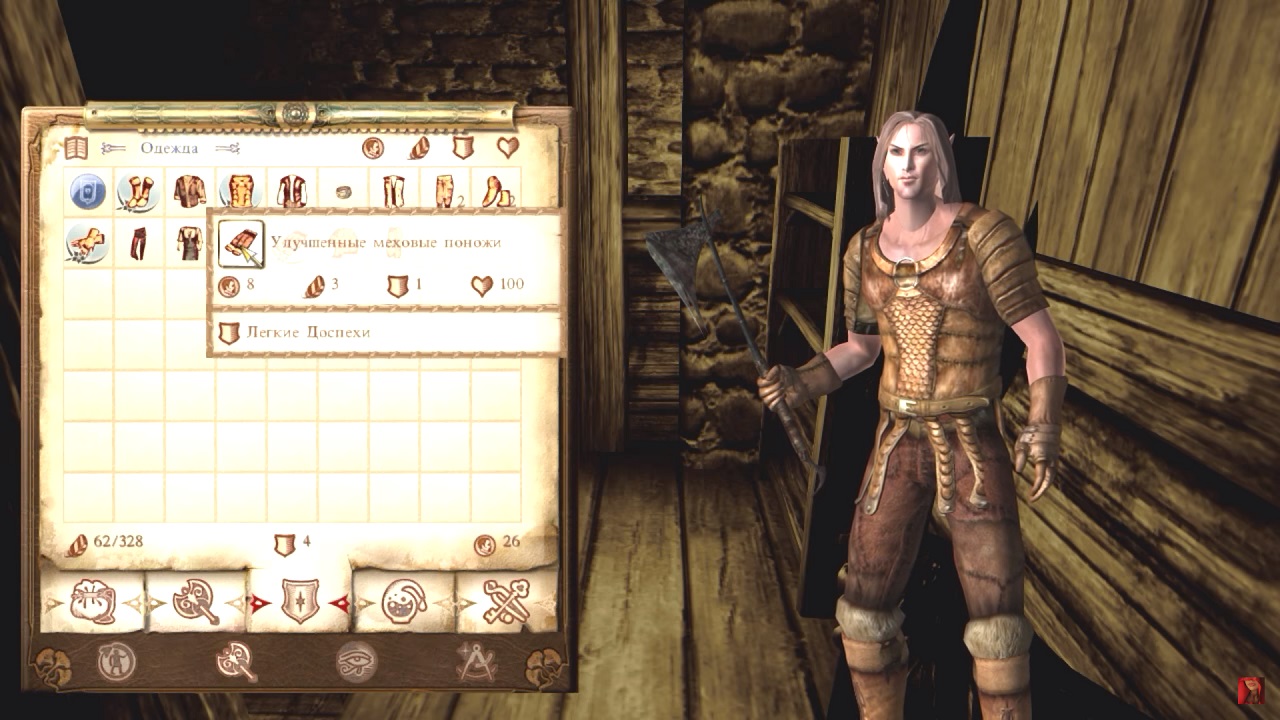Image resolution: width=1280 pixels, height=720 pixels.
Task: Open the weapons axe tab
Action: pyautogui.click(x=196, y=601)
